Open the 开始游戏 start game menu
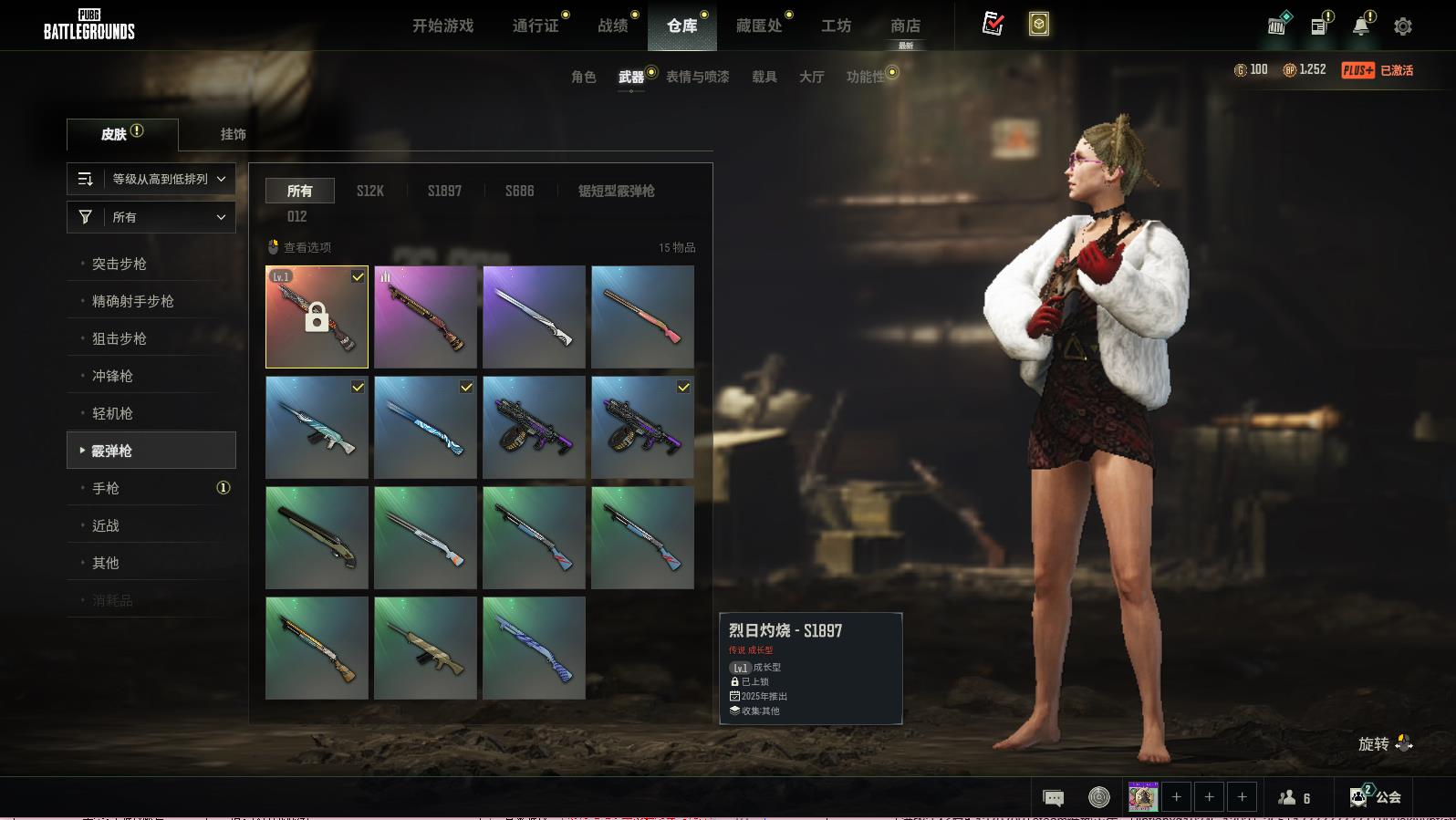The image size is (1456, 820). point(442,26)
